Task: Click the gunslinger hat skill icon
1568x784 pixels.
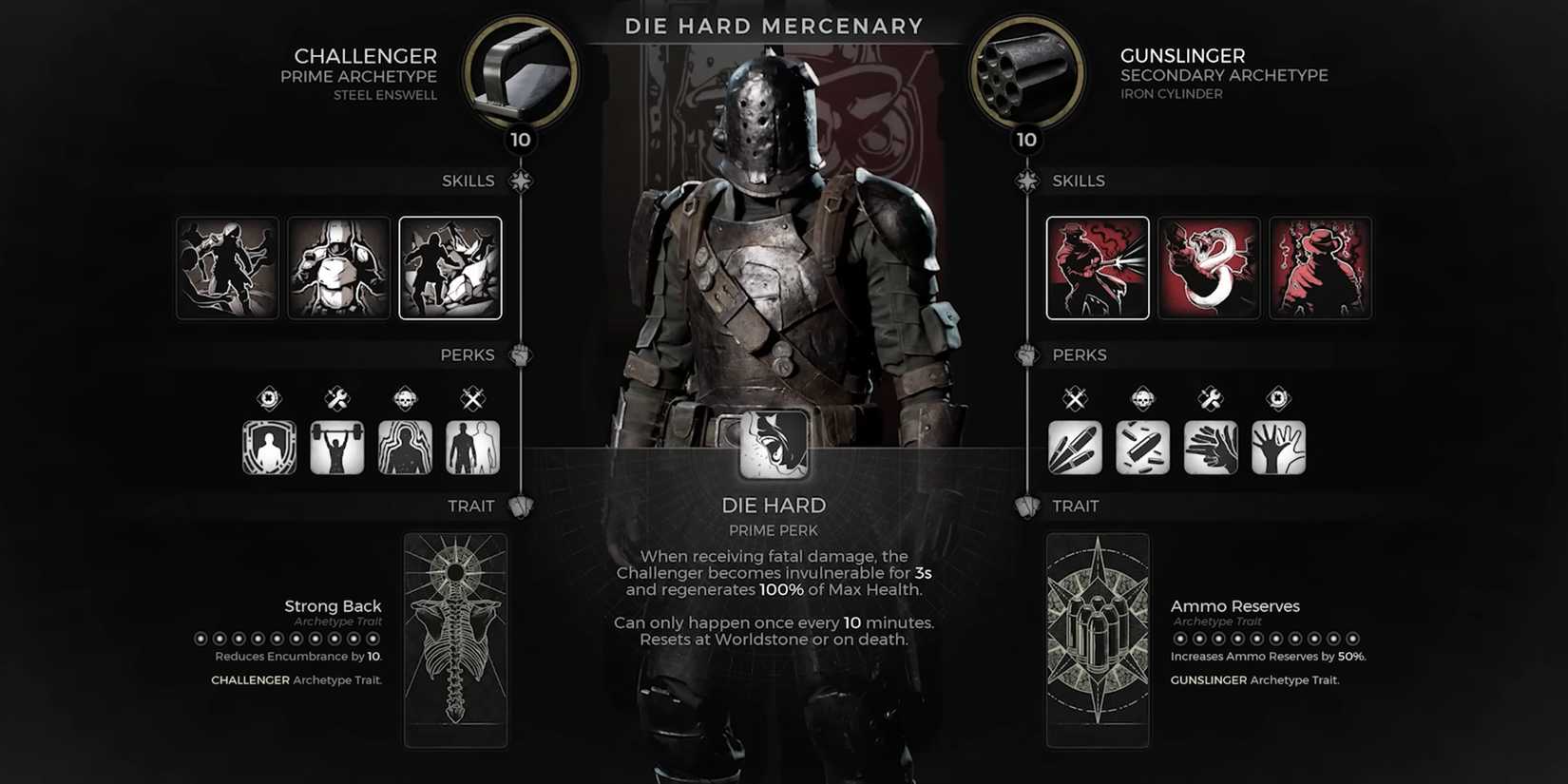Action: 1322,268
